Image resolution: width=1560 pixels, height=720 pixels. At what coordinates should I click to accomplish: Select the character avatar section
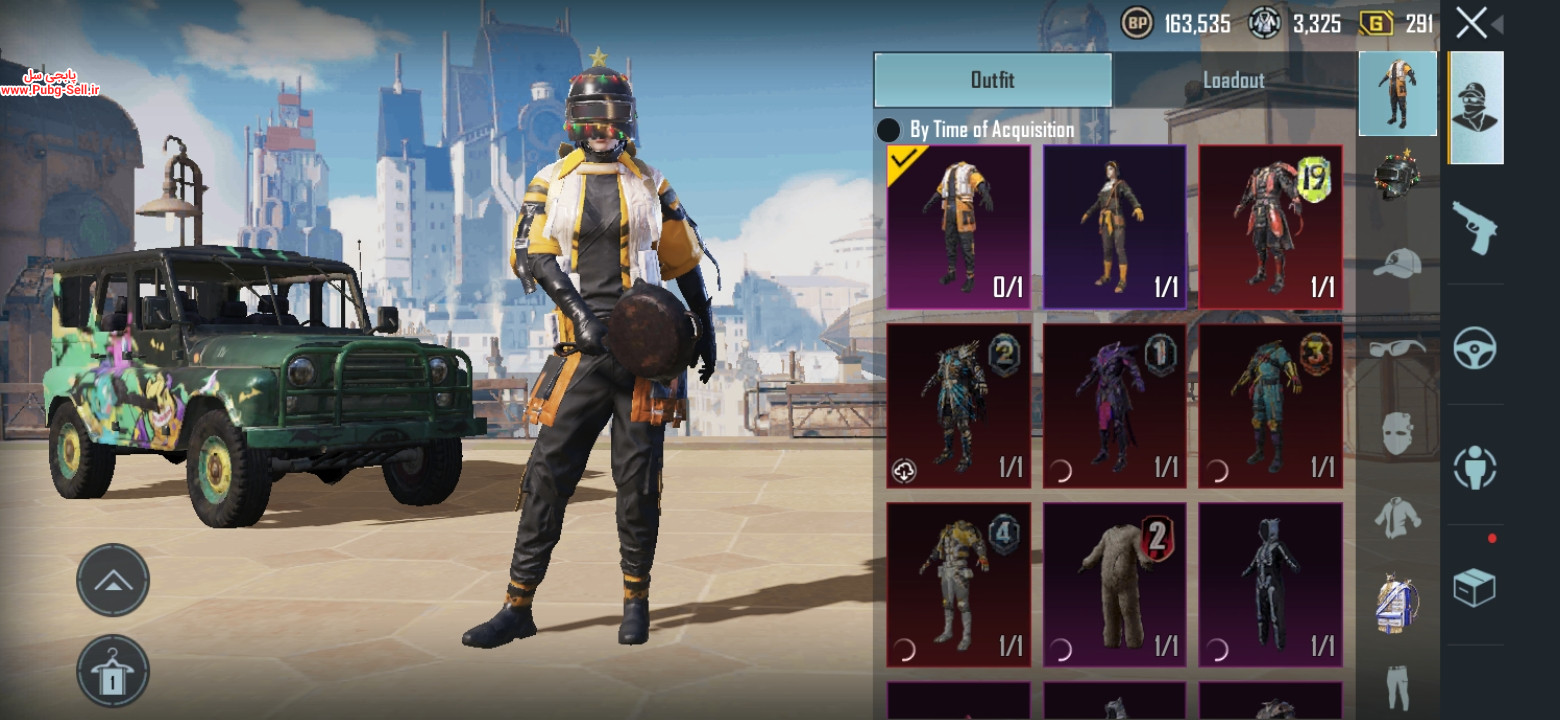coord(1474,107)
